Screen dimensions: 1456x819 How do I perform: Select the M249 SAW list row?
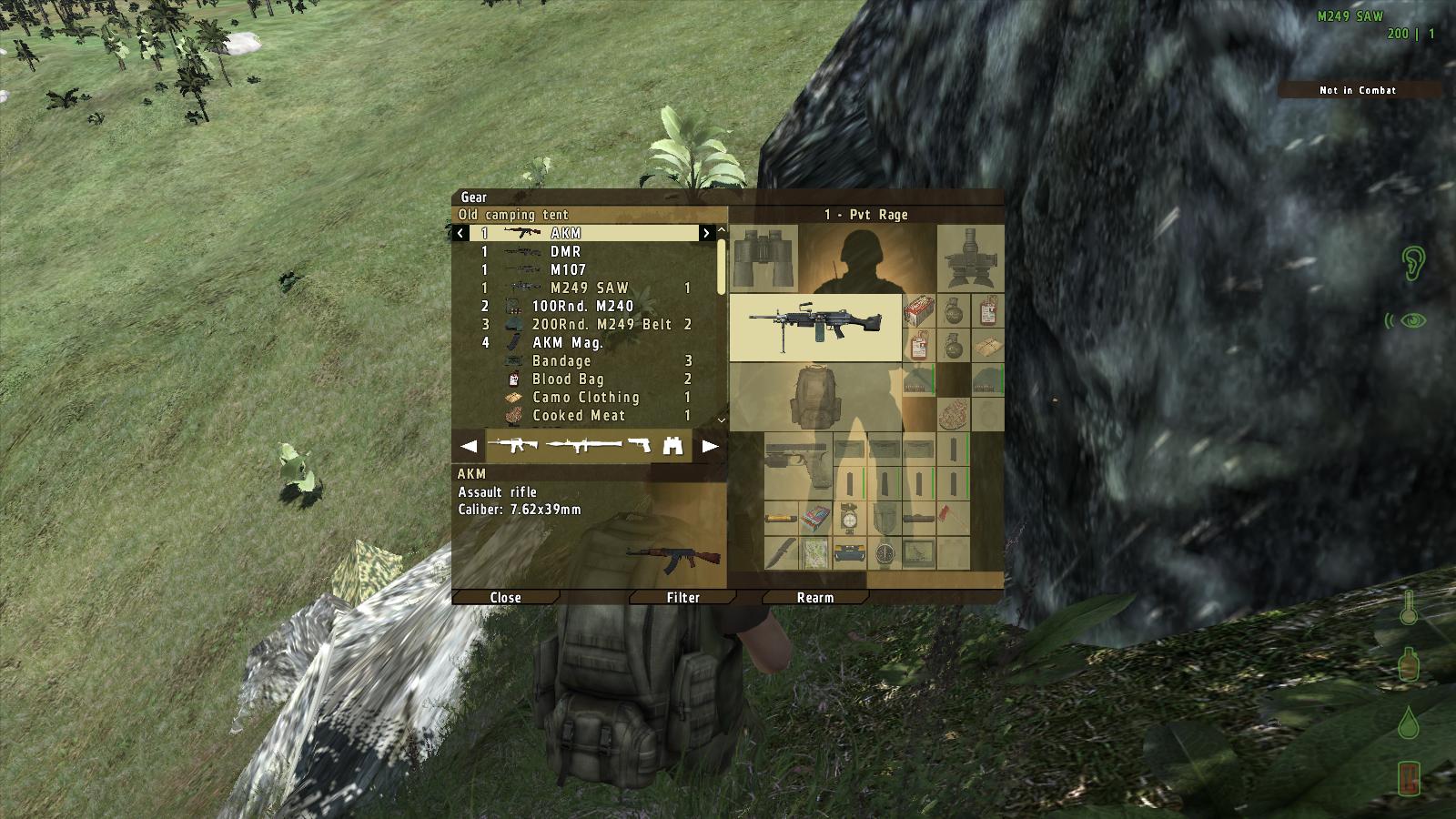pyautogui.click(x=587, y=288)
